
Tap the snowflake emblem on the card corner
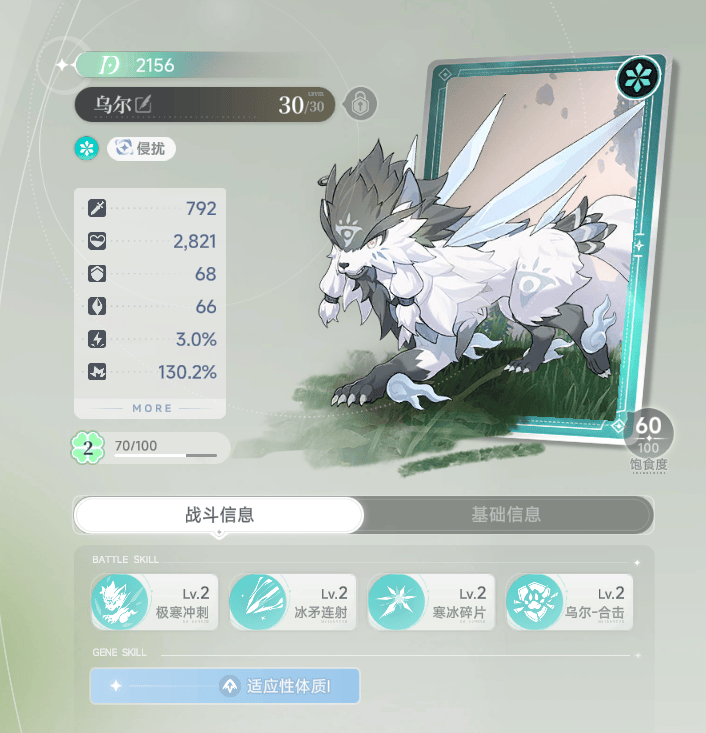[637, 78]
